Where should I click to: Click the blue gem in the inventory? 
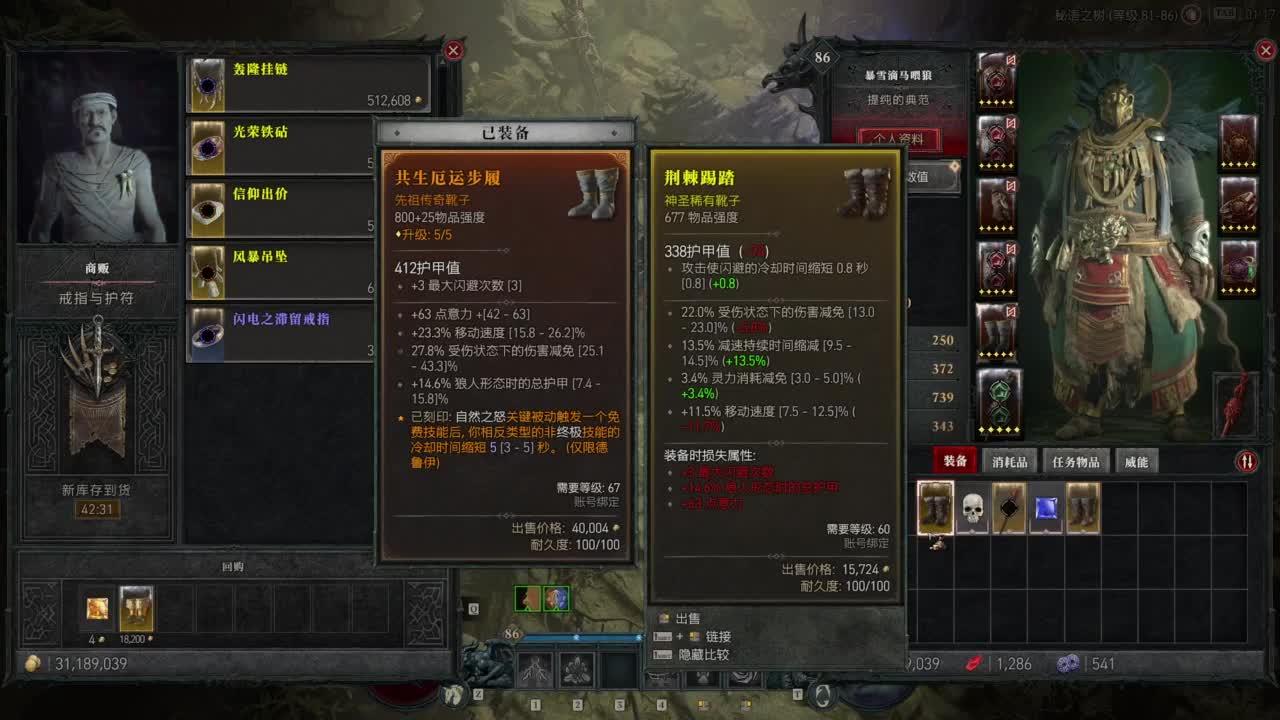point(1045,508)
